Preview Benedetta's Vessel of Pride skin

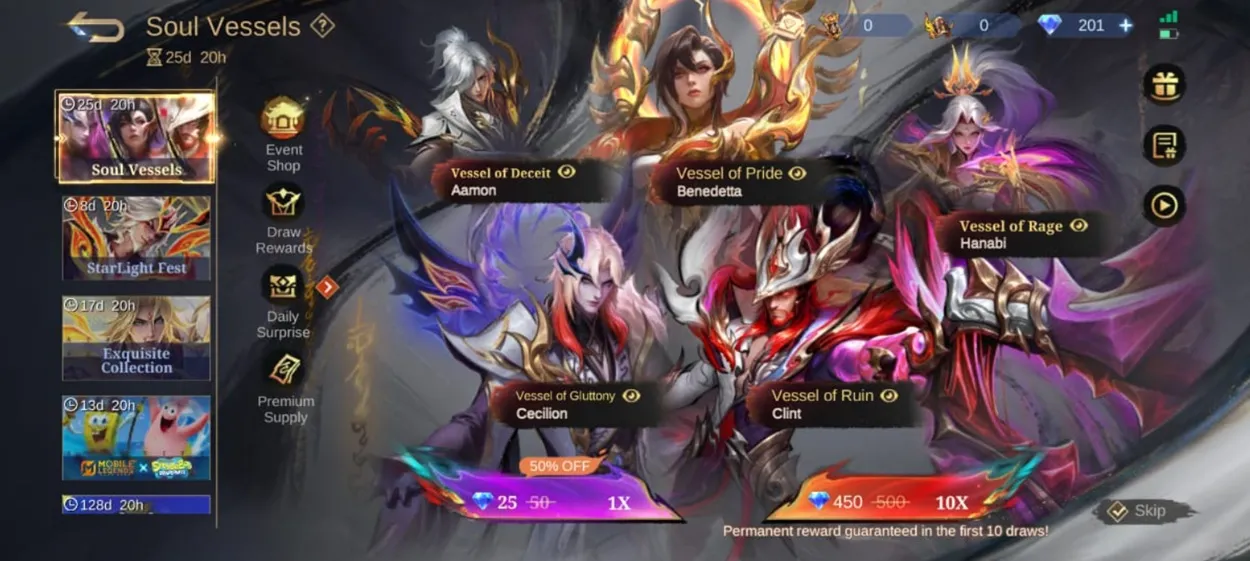pyautogui.click(x=797, y=173)
